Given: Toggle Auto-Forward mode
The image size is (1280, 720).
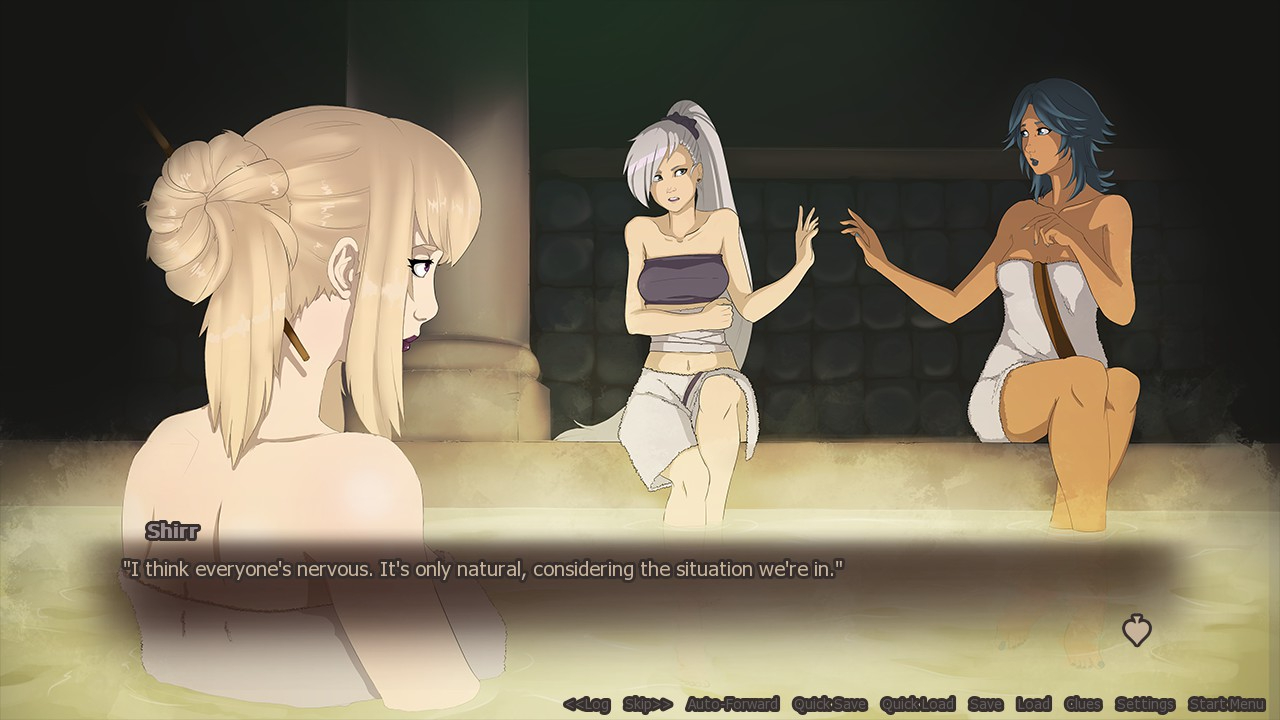Looking at the screenshot, I should (x=732, y=704).
